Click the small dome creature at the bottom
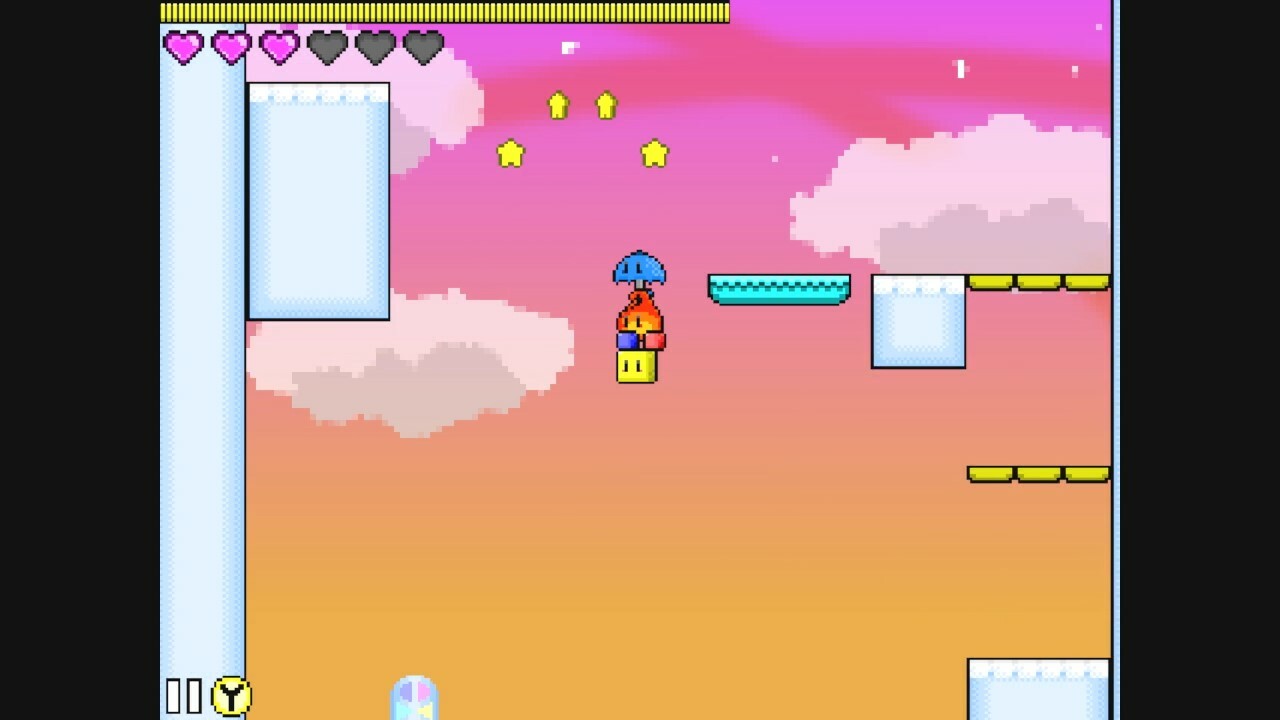The height and width of the screenshot is (720, 1280). coord(411,705)
